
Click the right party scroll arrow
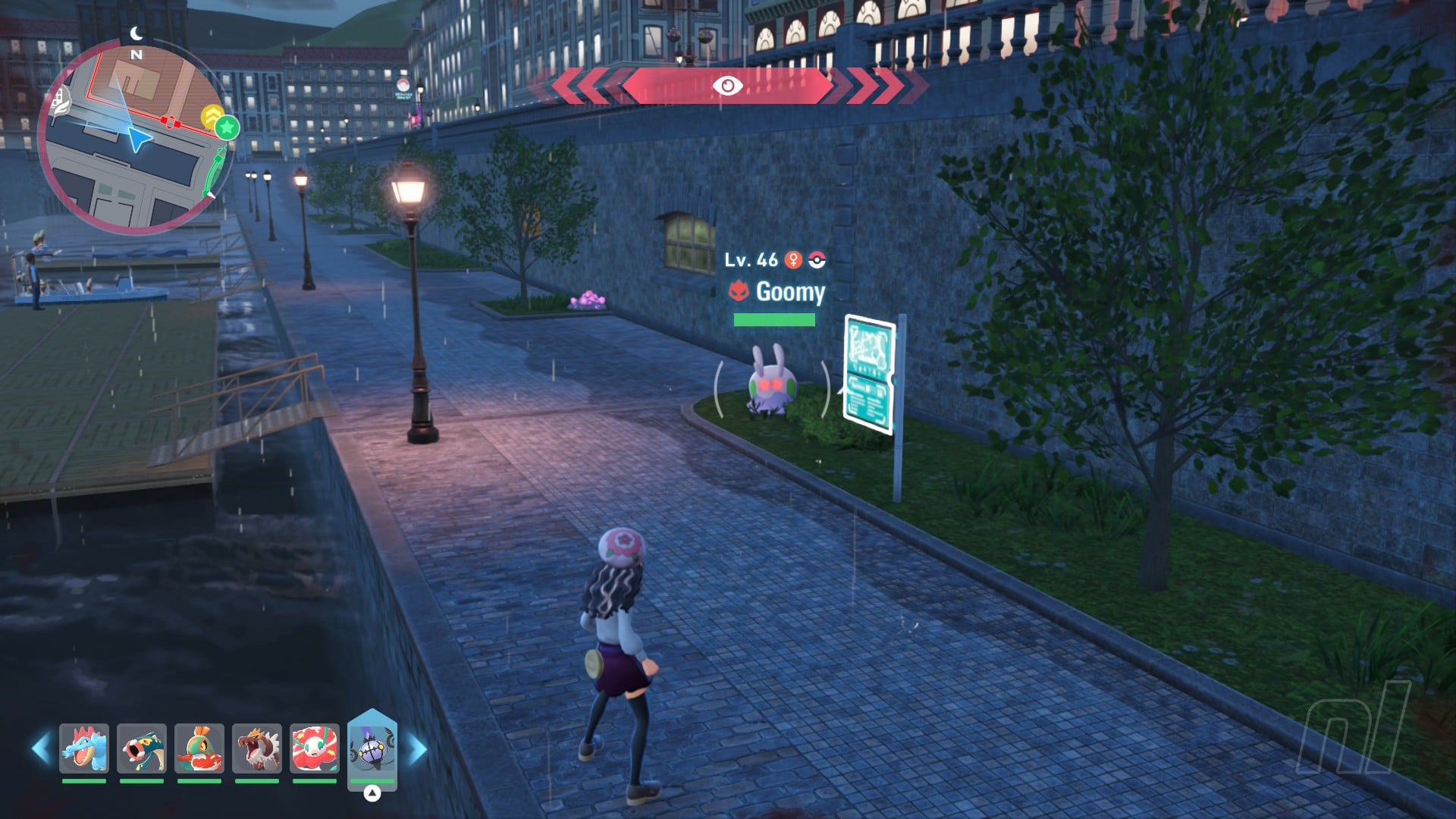pyautogui.click(x=418, y=749)
